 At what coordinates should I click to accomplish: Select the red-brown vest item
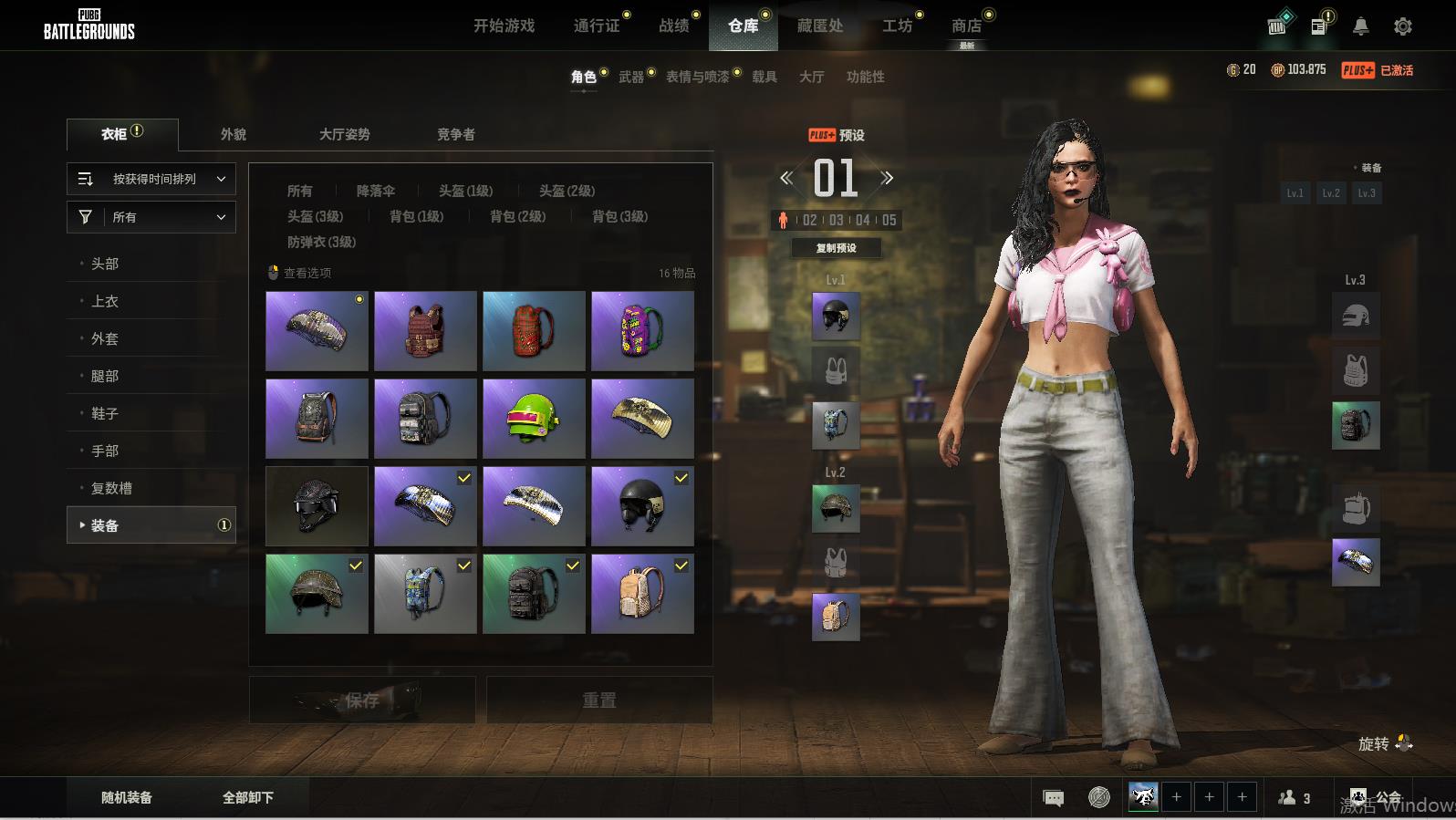(x=425, y=331)
